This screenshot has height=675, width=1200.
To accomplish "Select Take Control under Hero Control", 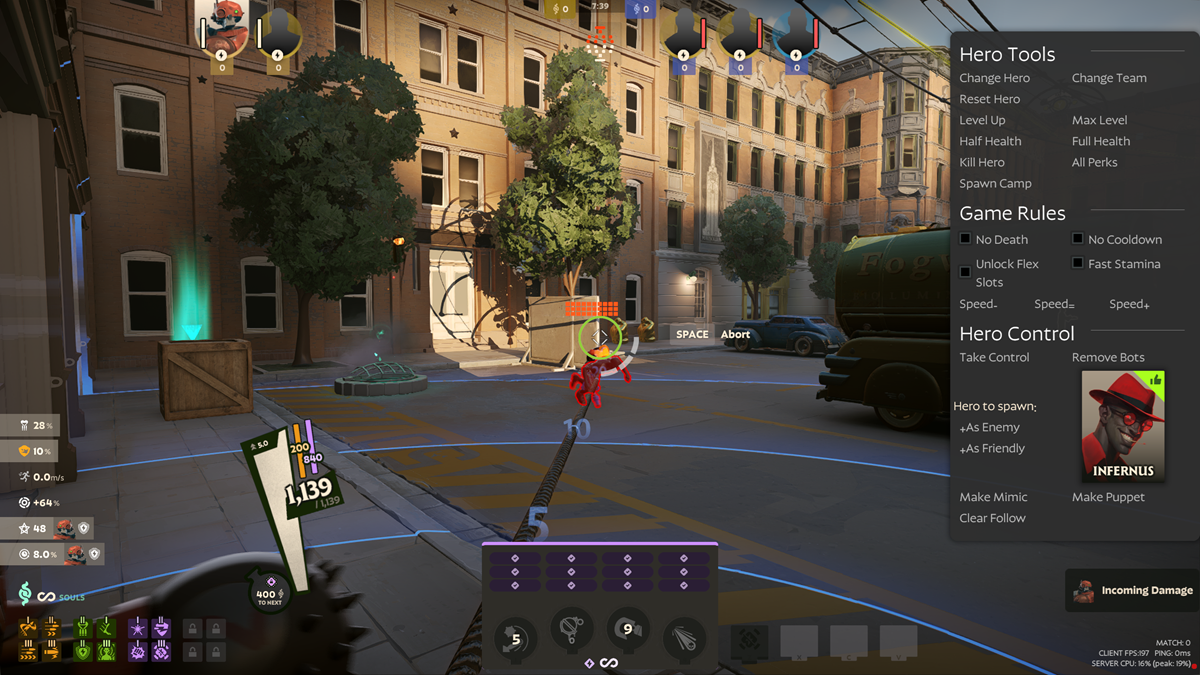I will [x=994, y=357].
